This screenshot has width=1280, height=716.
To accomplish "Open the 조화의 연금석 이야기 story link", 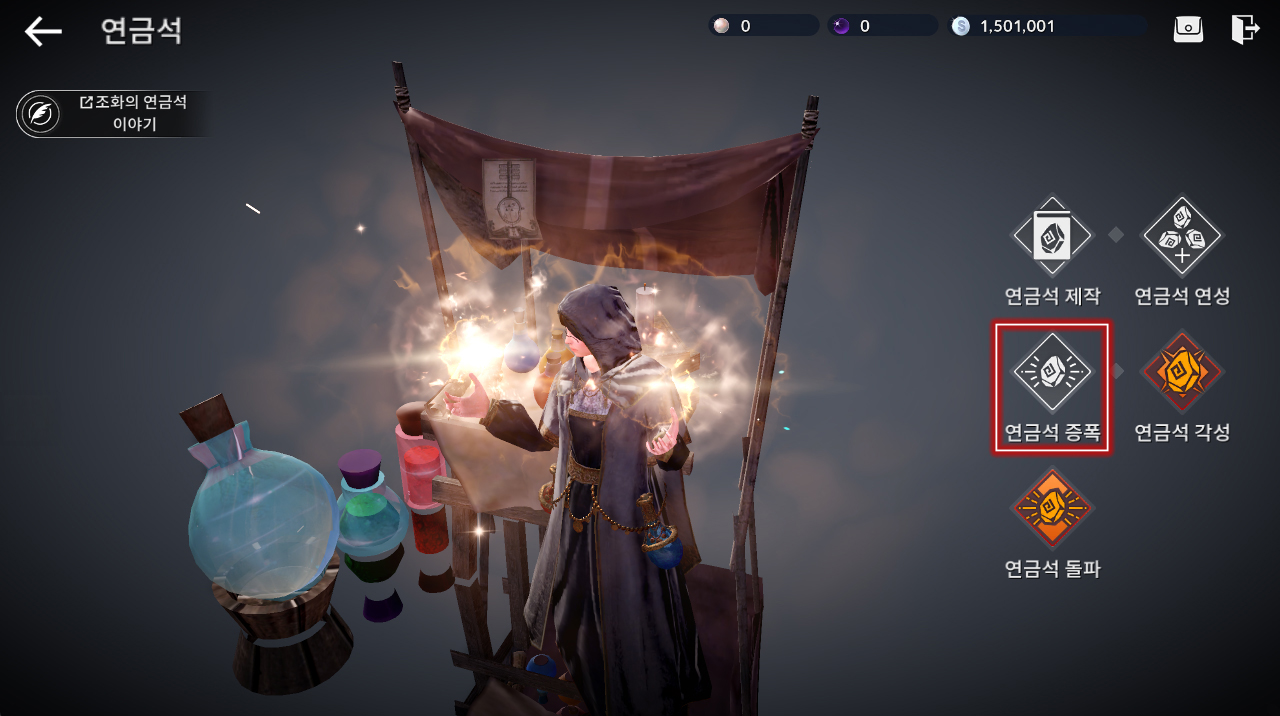I will [113, 113].
